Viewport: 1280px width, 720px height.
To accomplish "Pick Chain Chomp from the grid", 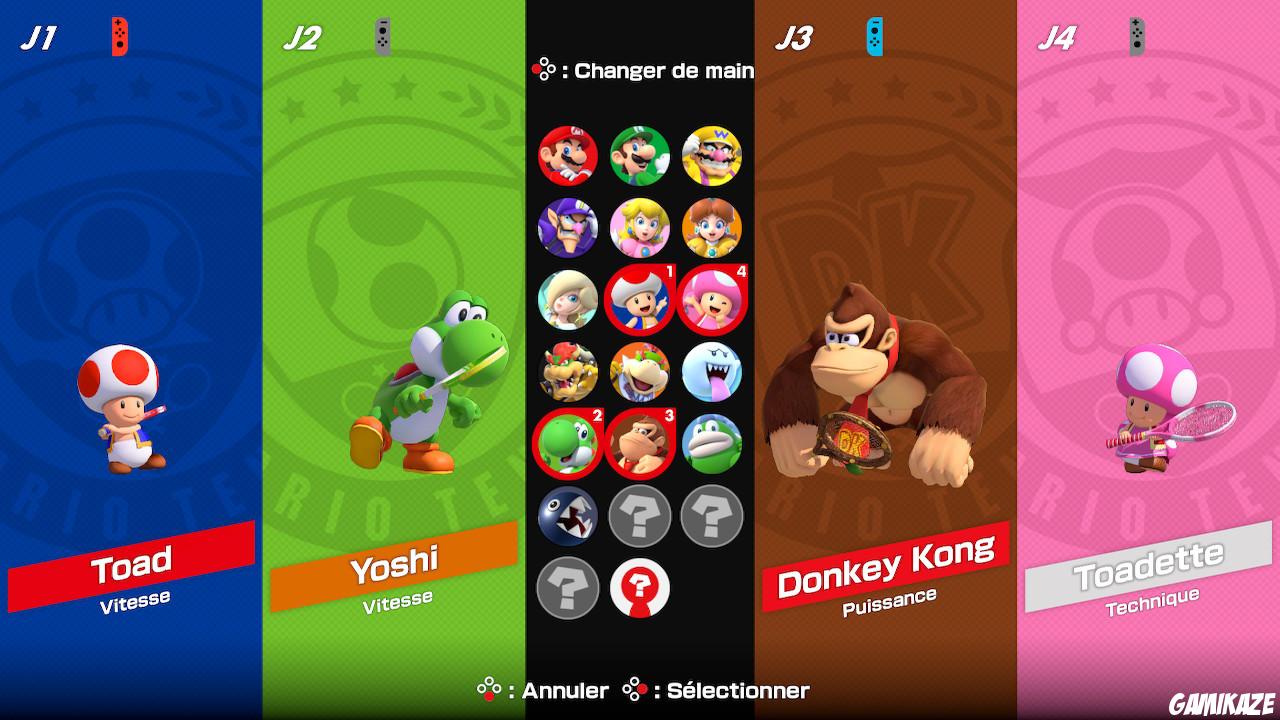I will point(568,516).
